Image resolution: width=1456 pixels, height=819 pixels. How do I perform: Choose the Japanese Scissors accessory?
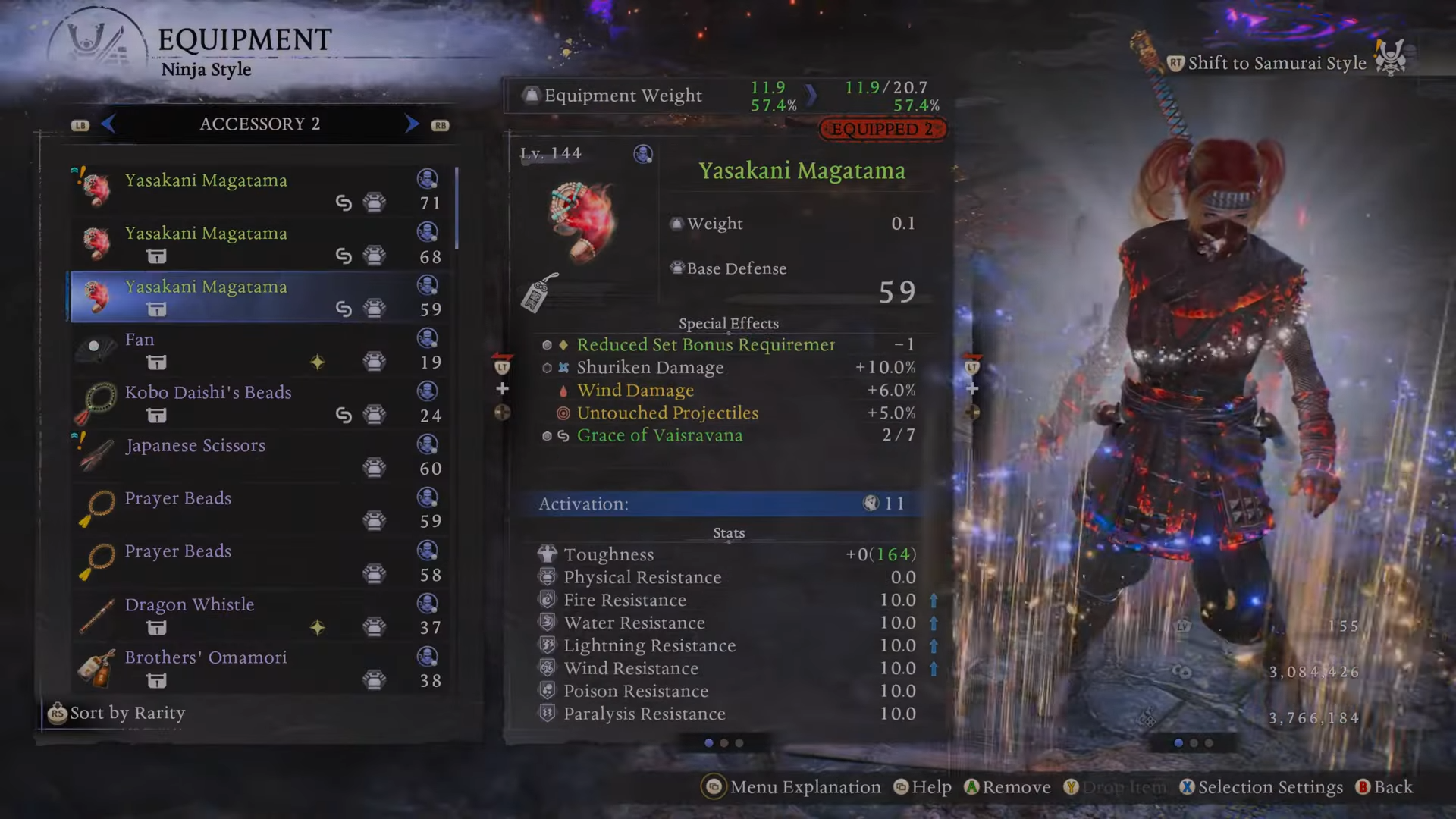click(x=258, y=456)
